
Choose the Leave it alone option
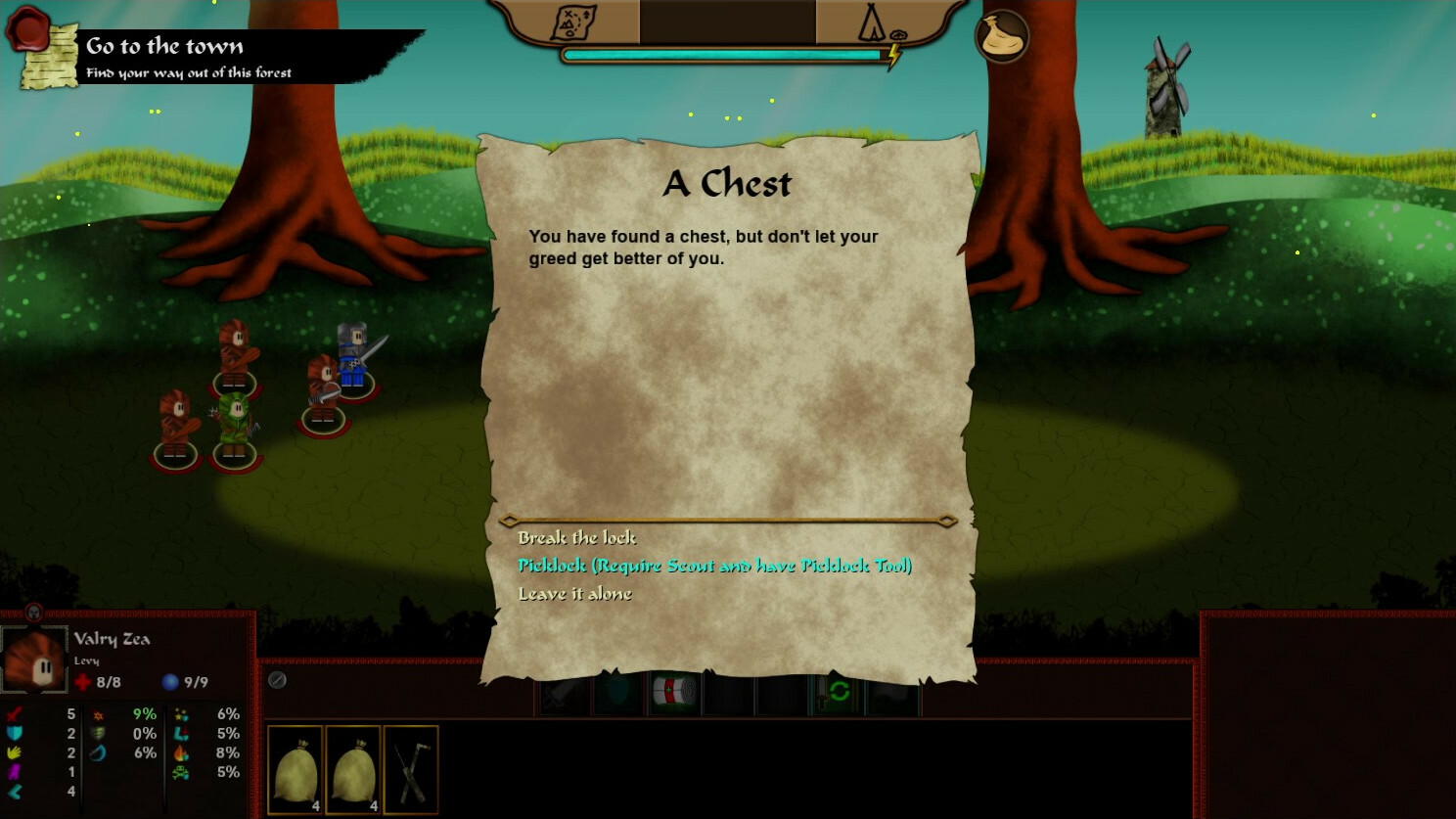(x=575, y=593)
